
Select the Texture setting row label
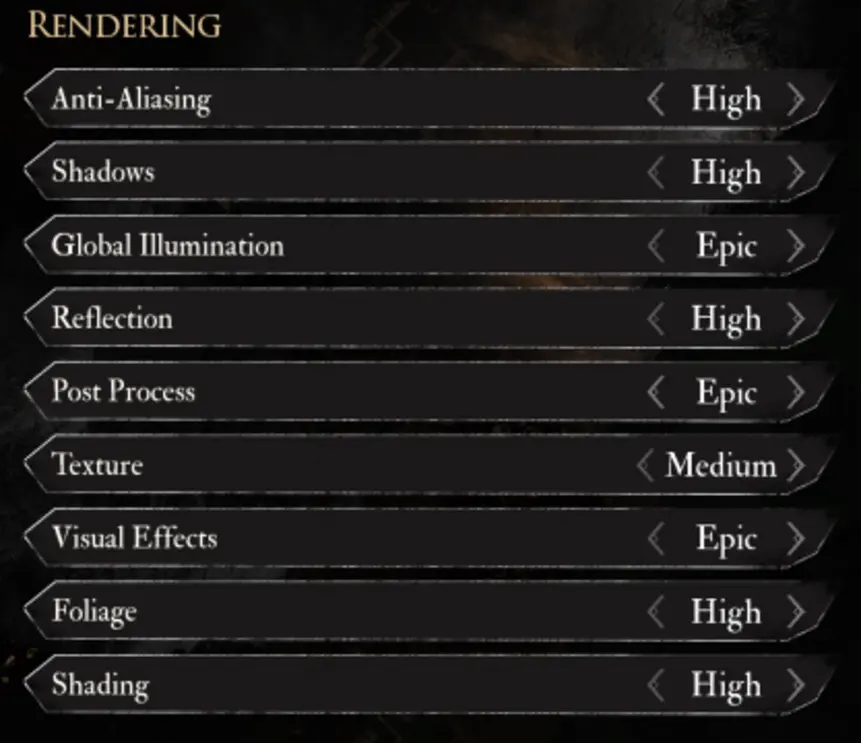97,465
